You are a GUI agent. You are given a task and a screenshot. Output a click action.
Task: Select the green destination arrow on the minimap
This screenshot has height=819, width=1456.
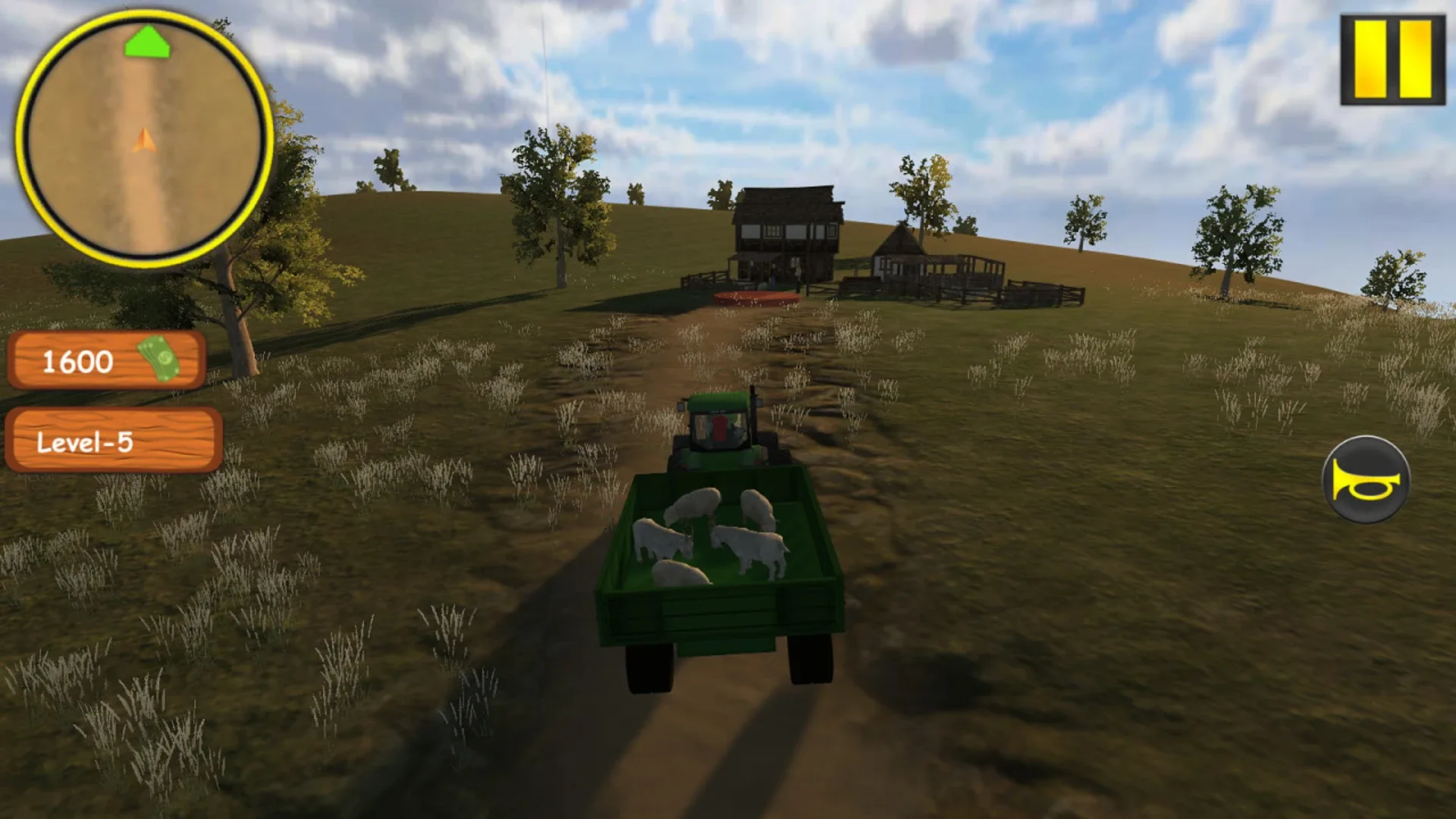pyautogui.click(x=149, y=45)
